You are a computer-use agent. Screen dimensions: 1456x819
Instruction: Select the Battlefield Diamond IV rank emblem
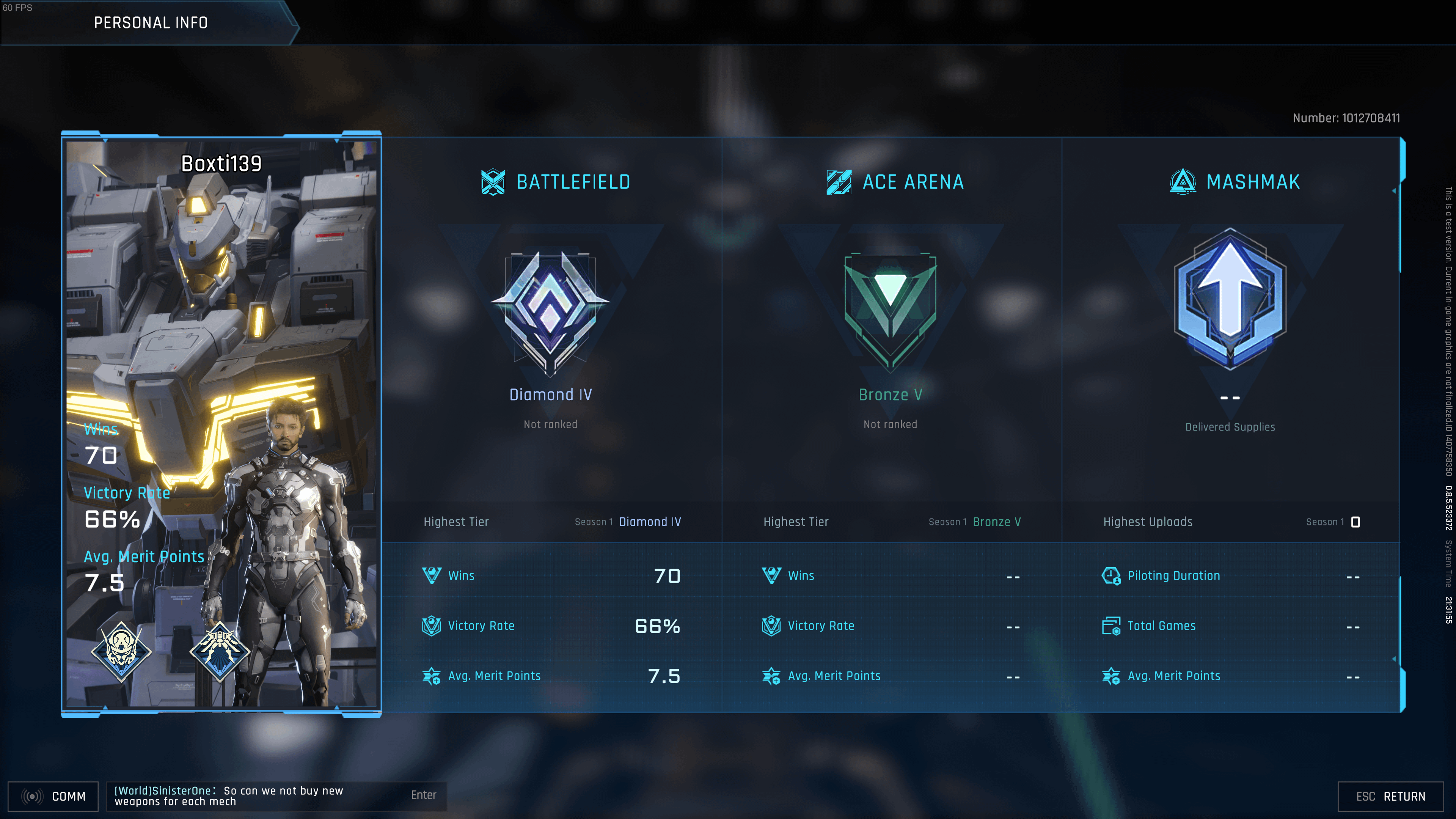coord(550,312)
